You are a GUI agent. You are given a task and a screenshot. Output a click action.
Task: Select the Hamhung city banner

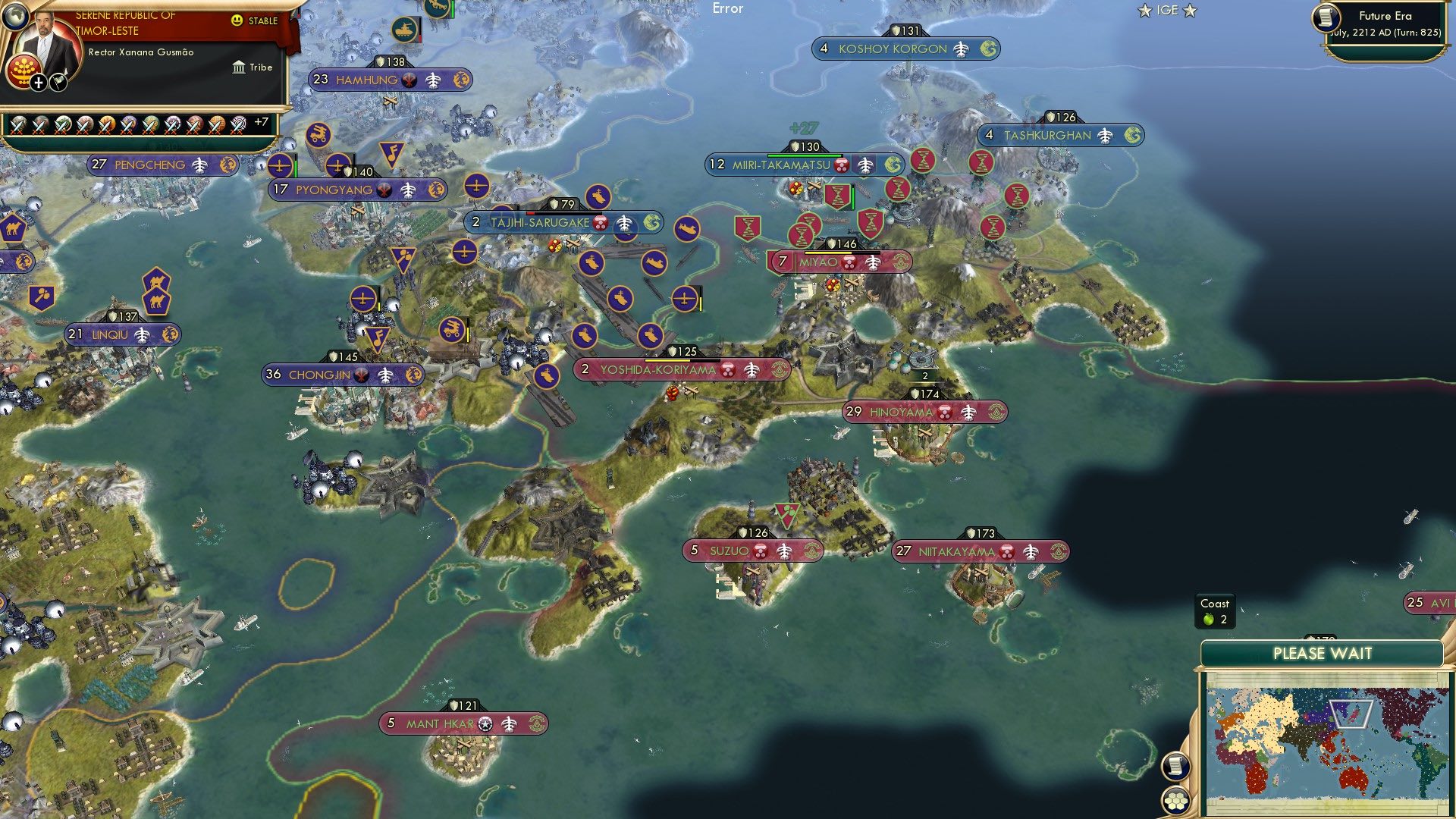(369, 79)
